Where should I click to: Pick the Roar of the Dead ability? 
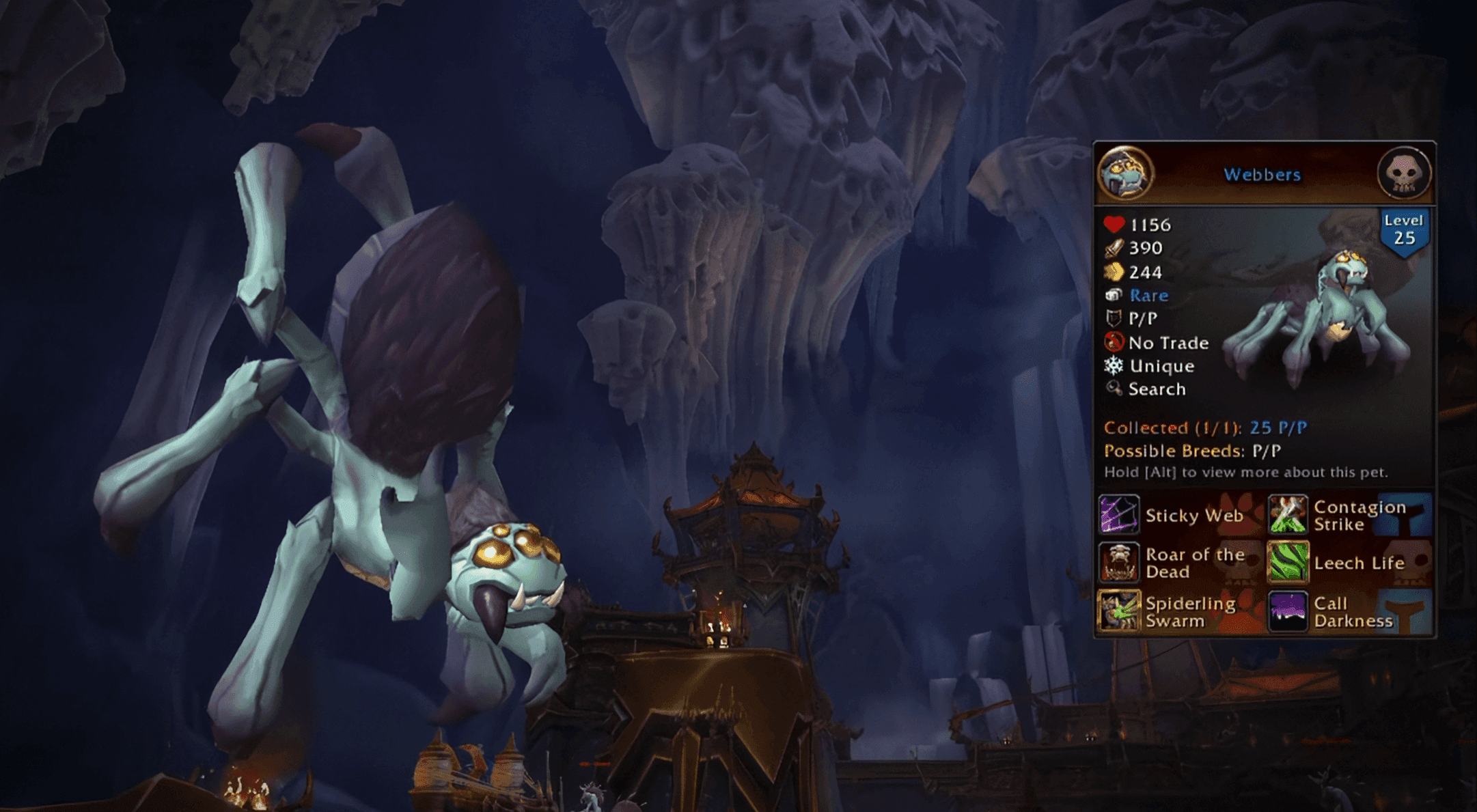click(1118, 563)
